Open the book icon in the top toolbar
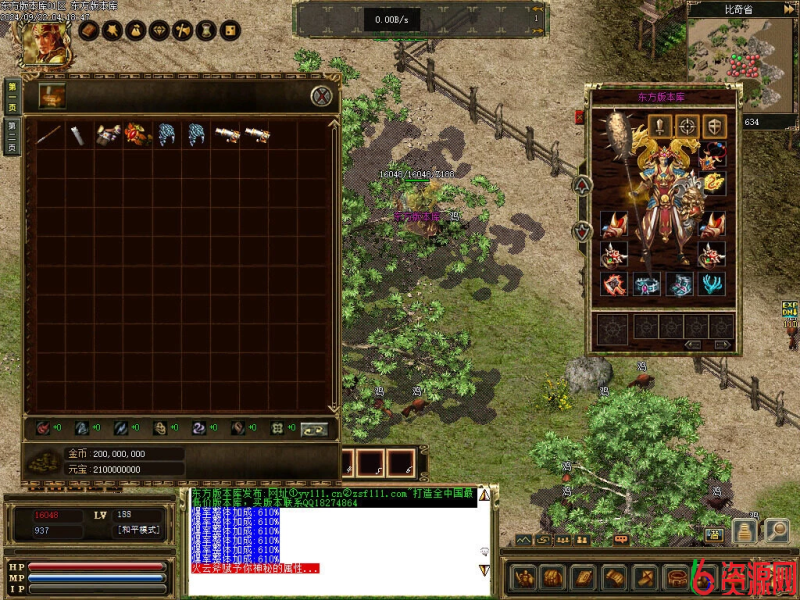The image size is (800, 600). tap(88, 31)
